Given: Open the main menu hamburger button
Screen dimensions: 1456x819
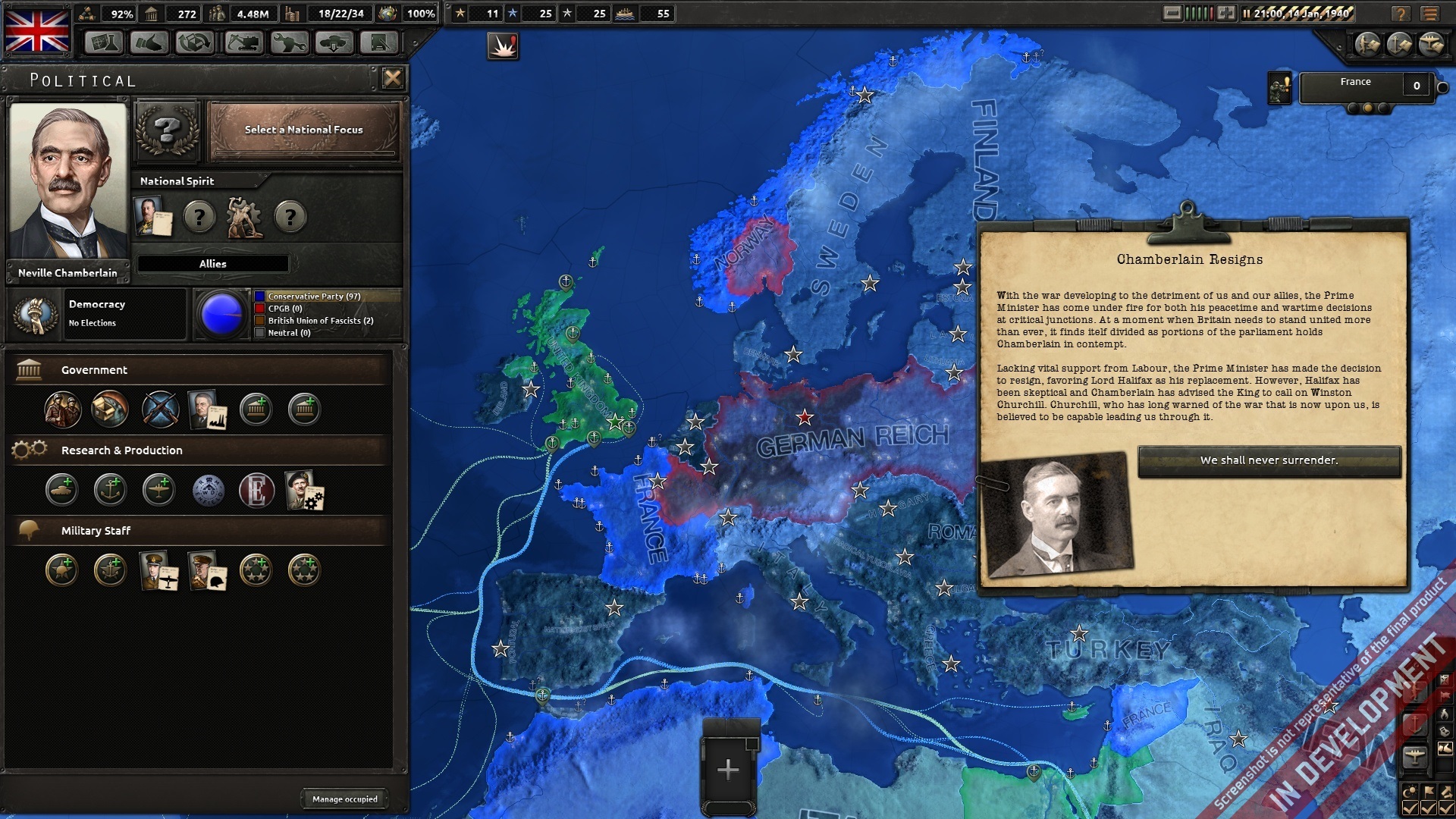Looking at the screenshot, I should (1430, 14).
